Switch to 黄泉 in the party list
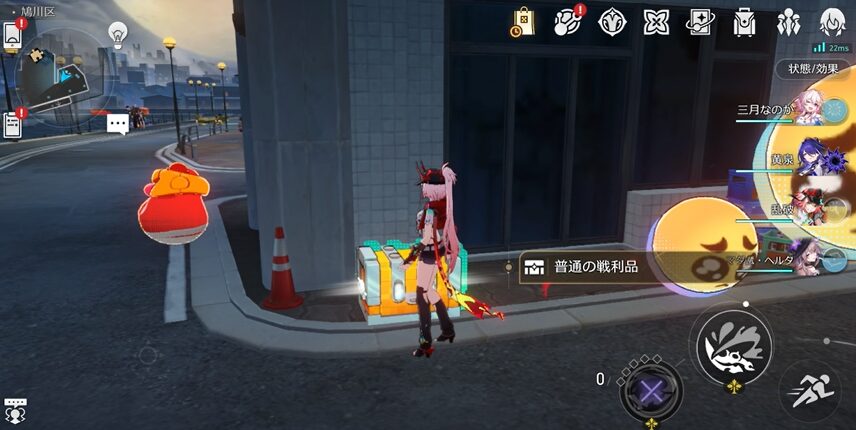The height and width of the screenshot is (430, 856). coord(800,162)
